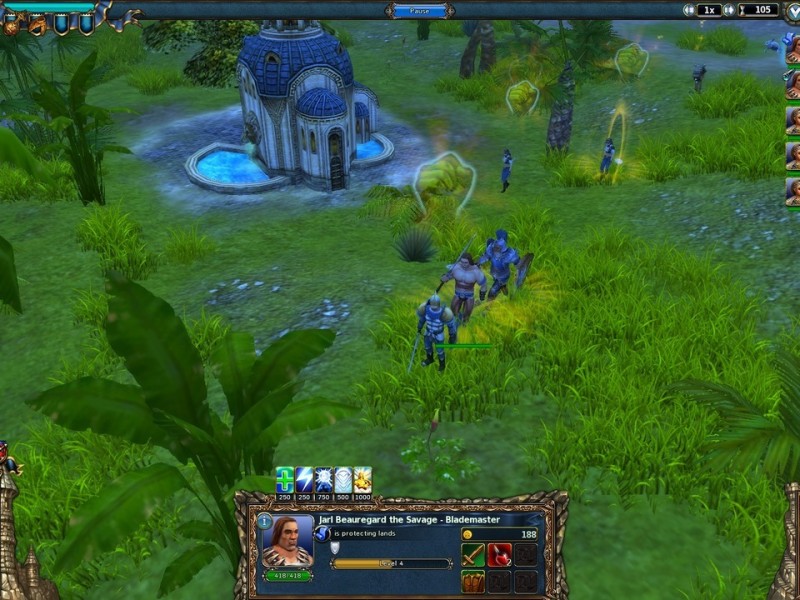This screenshot has width=800, height=600.
Task: Select the topmost hero portrait in side list
Action: tap(792, 48)
